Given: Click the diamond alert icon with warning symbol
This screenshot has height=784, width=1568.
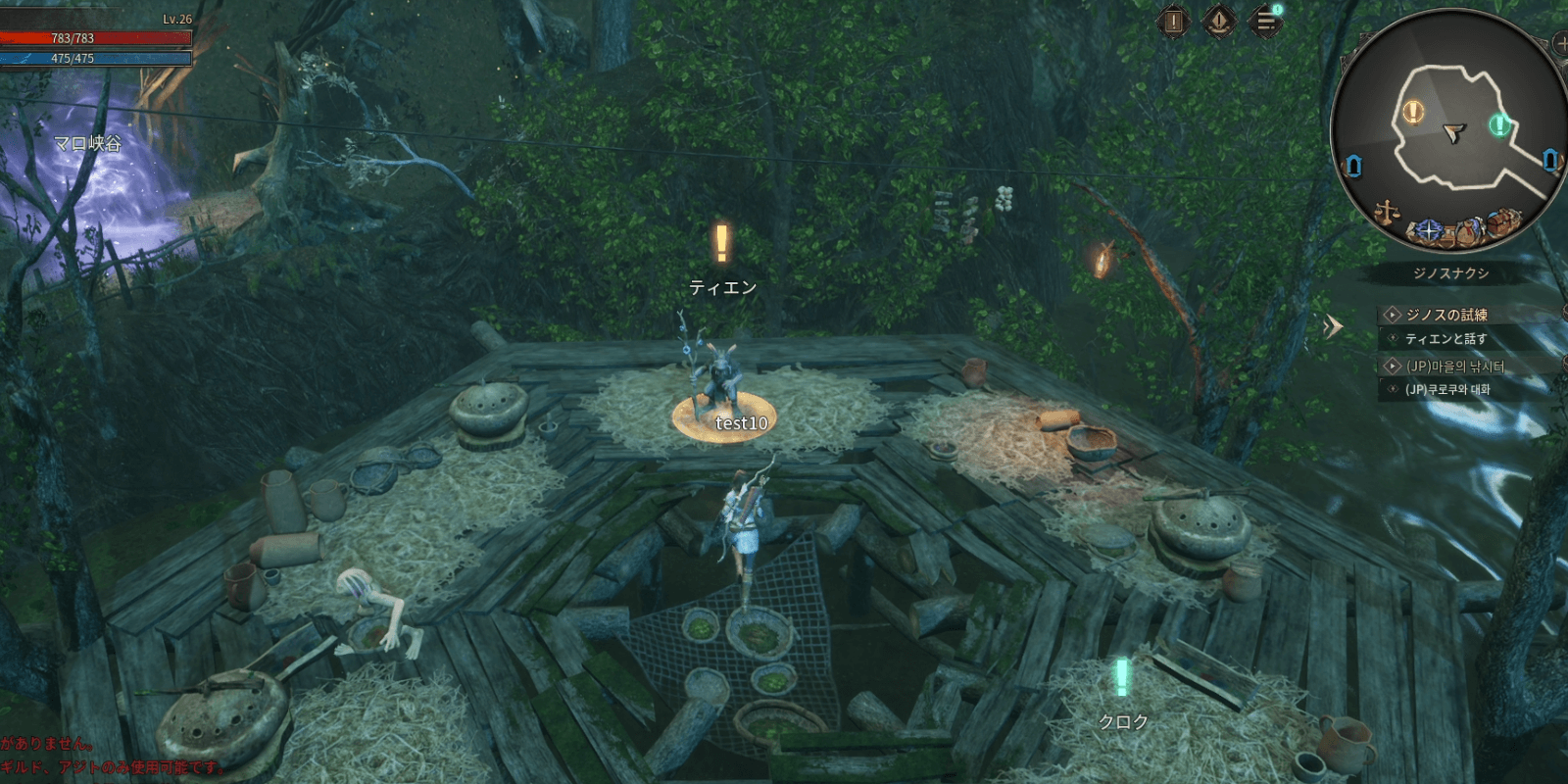Looking at the screenshot, I should tap(1219, 21).
